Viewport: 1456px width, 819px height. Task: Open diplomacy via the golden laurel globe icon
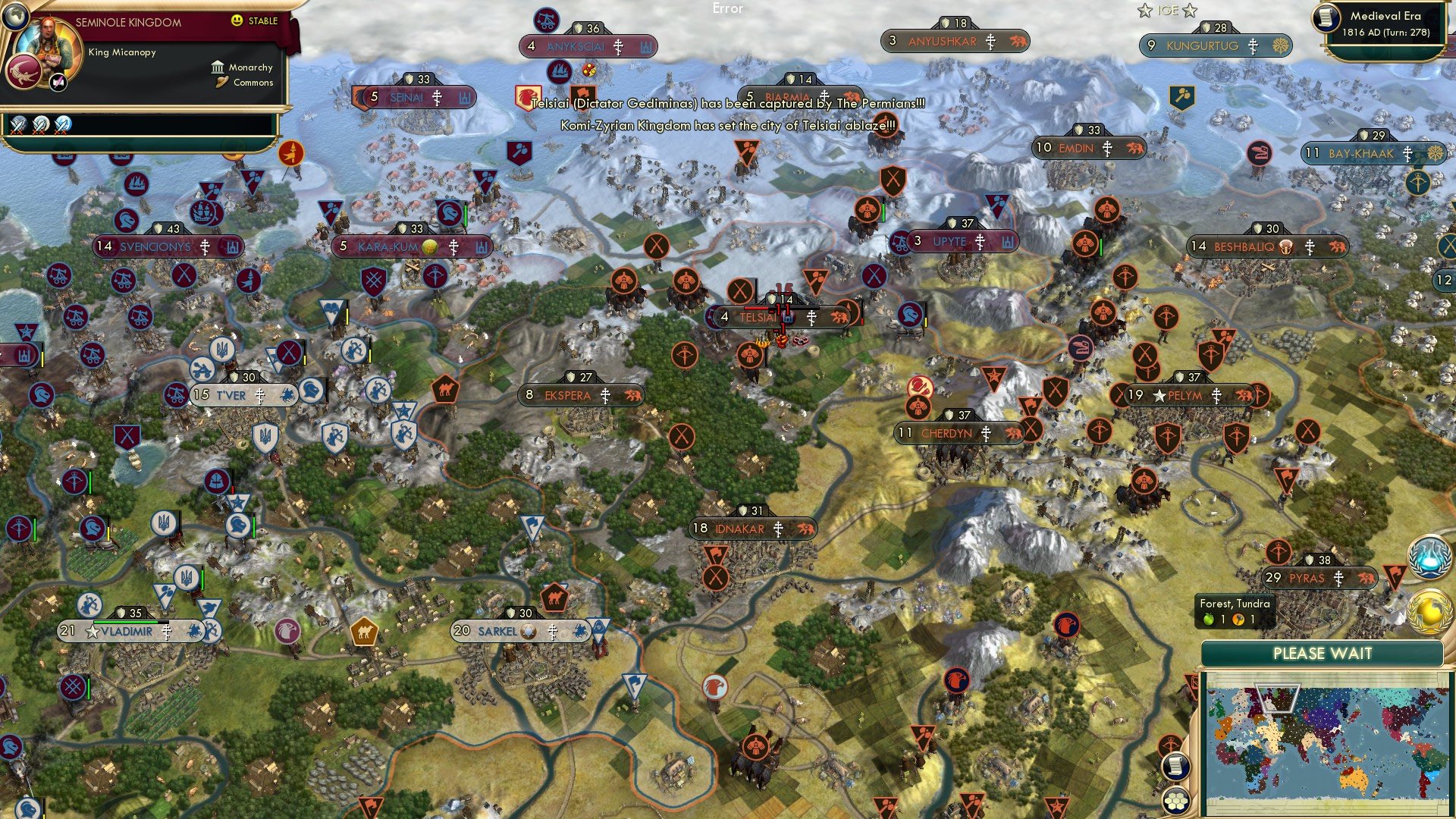click(x=1429, y=610)
